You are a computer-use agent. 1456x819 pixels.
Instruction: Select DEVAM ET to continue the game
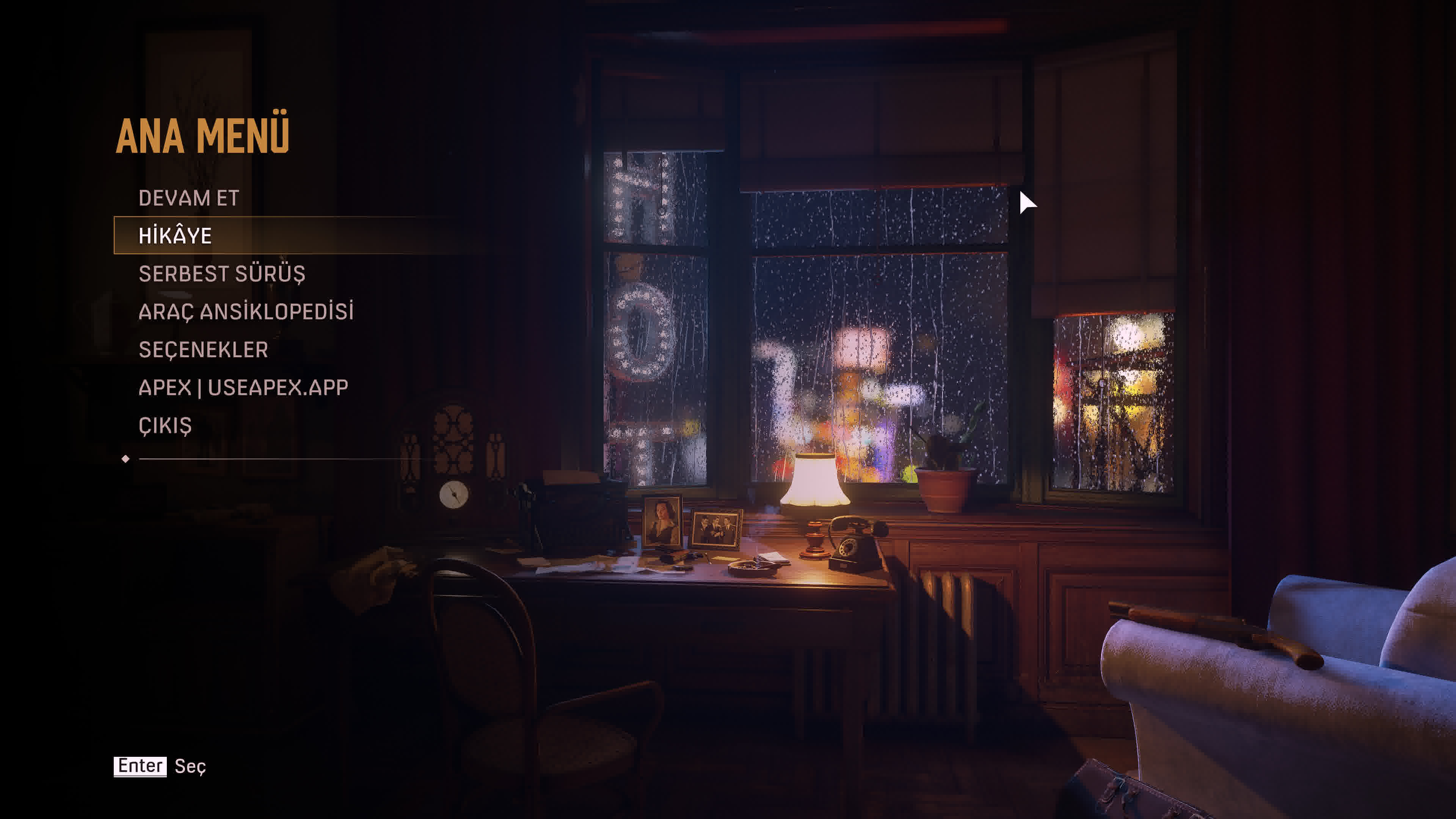(x=189, y=198)
